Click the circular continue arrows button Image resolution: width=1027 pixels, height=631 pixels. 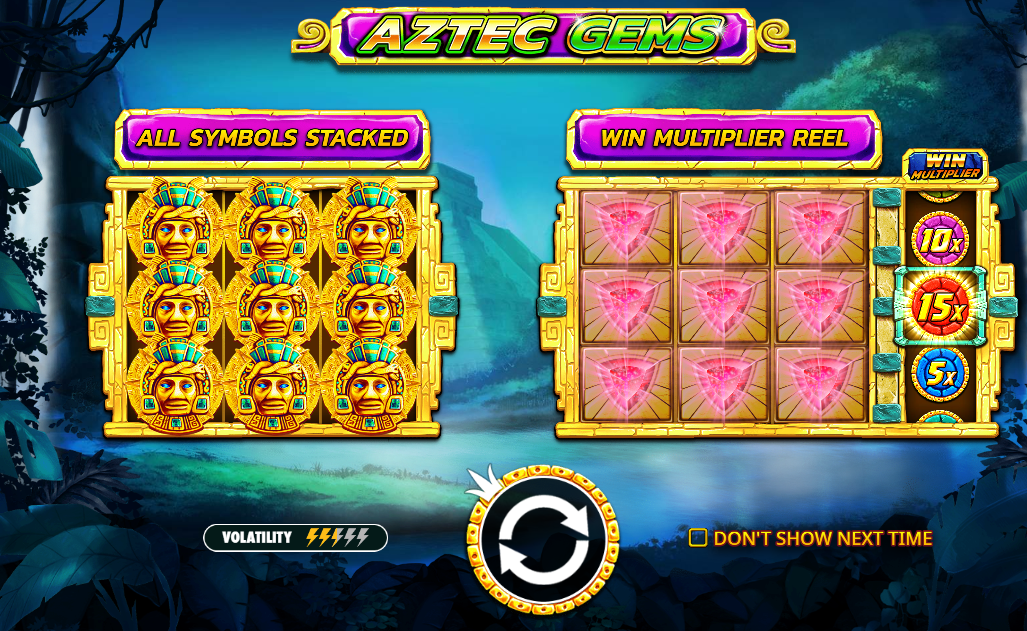tap(542, 541)
